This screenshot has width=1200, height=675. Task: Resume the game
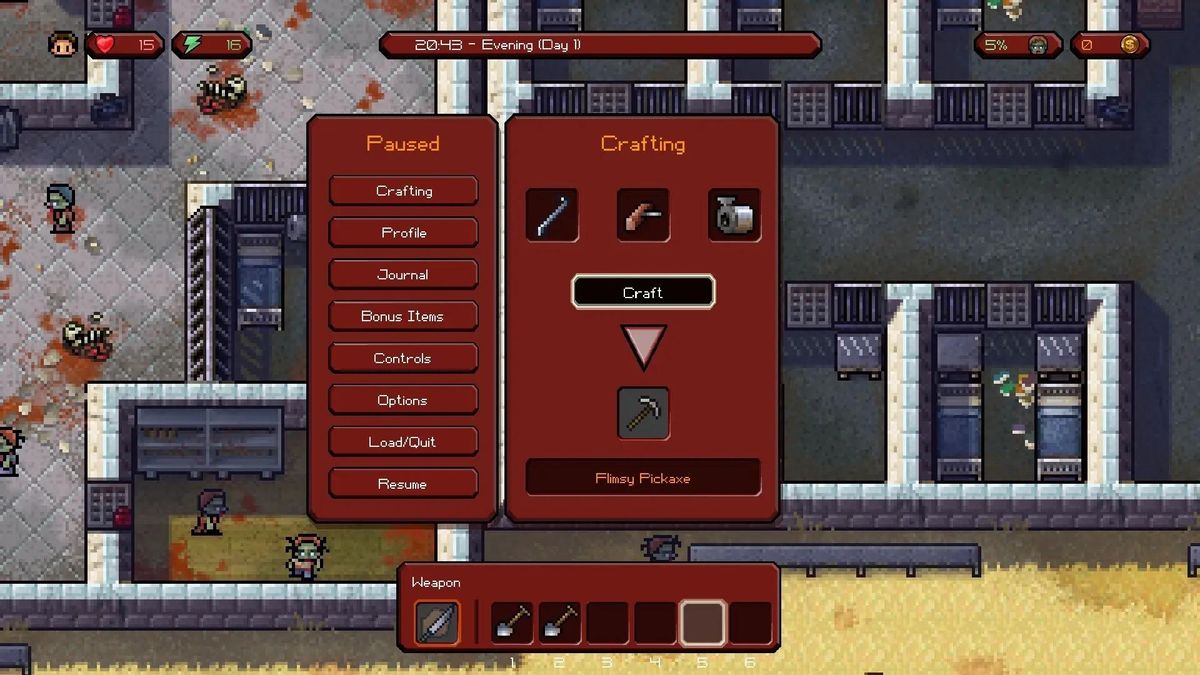403,484
